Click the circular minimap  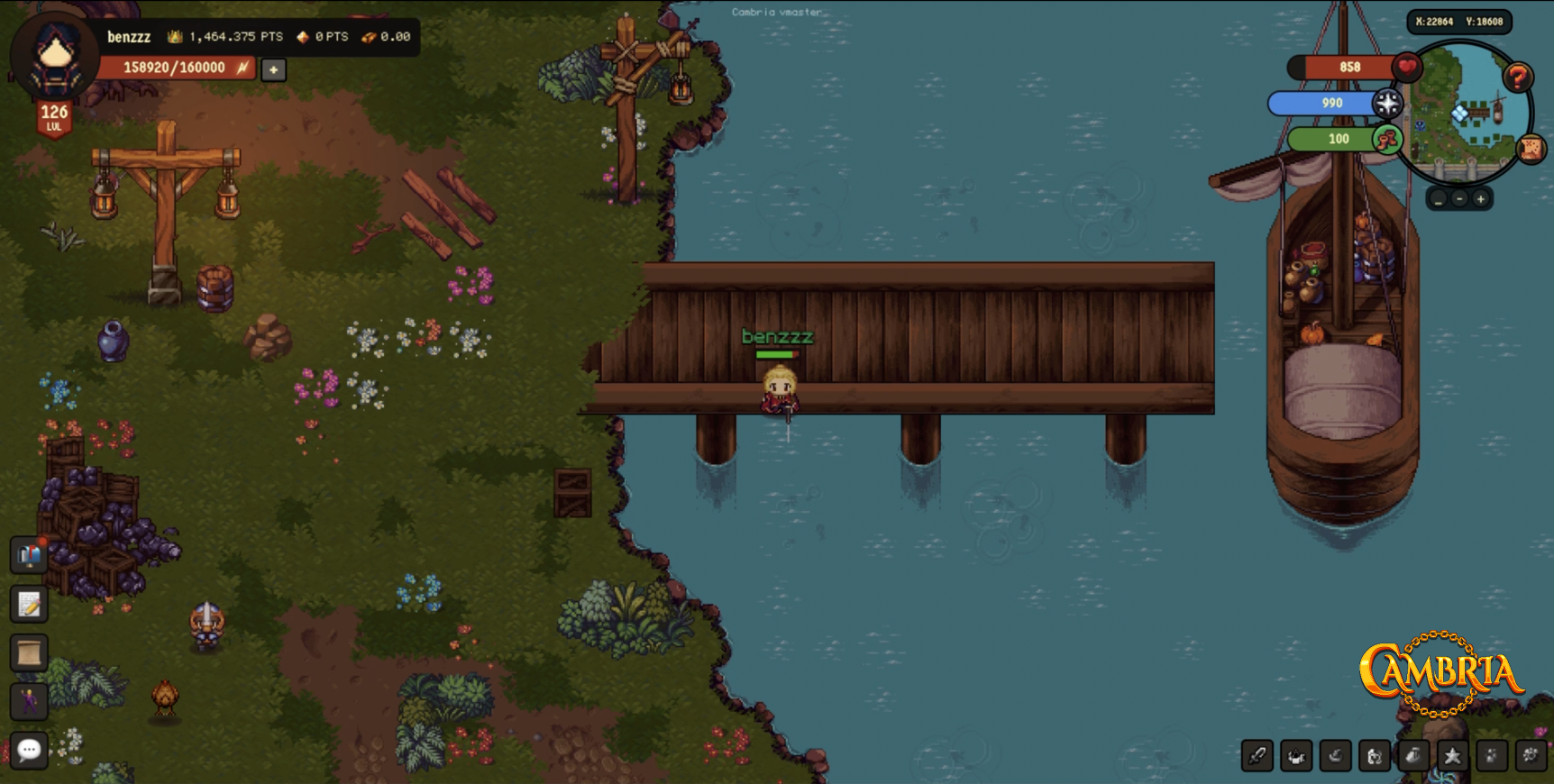(x=1465, y=113)
